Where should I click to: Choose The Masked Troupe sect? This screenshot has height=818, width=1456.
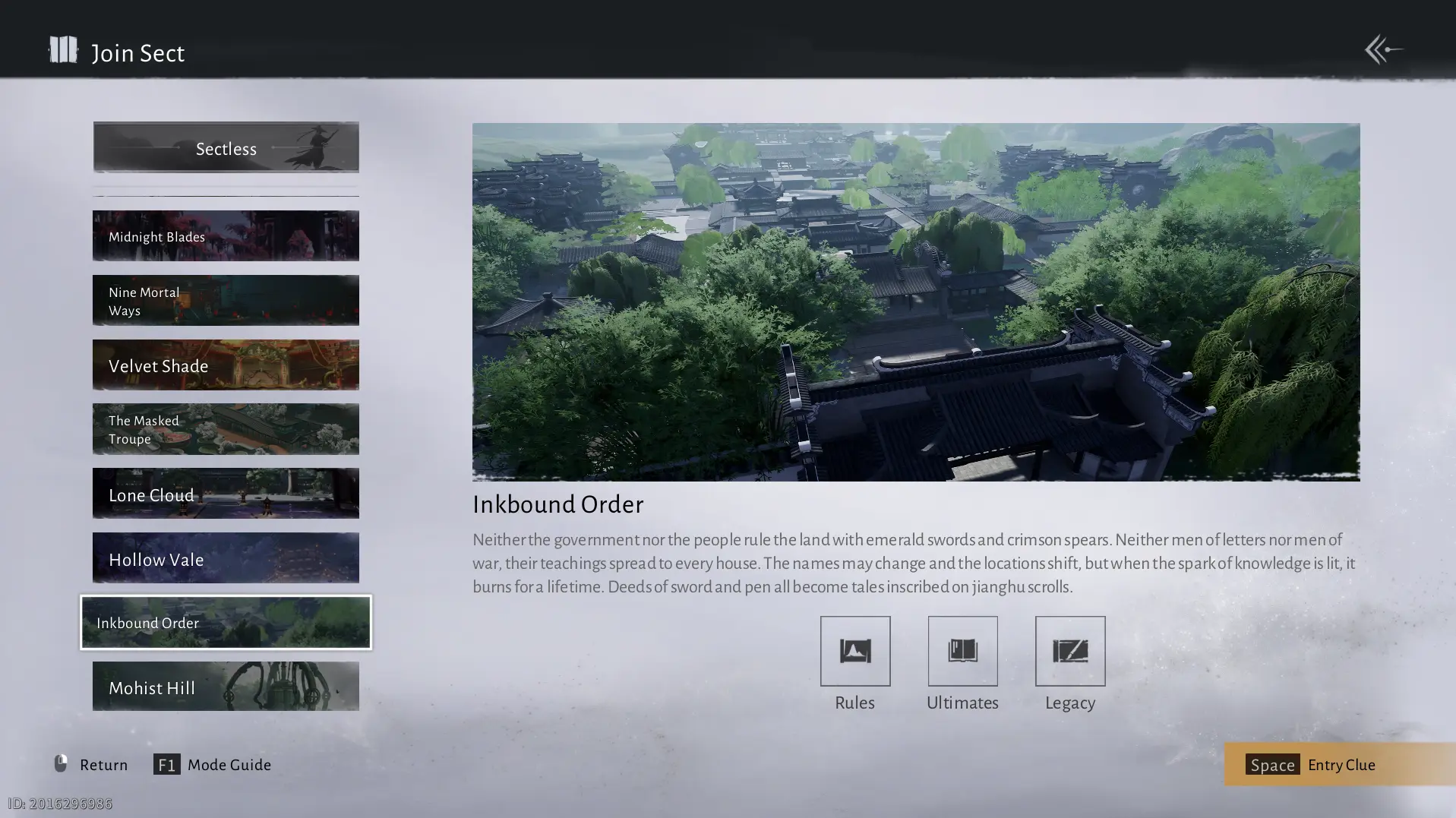pyautogui.click(x=226, y=429)
